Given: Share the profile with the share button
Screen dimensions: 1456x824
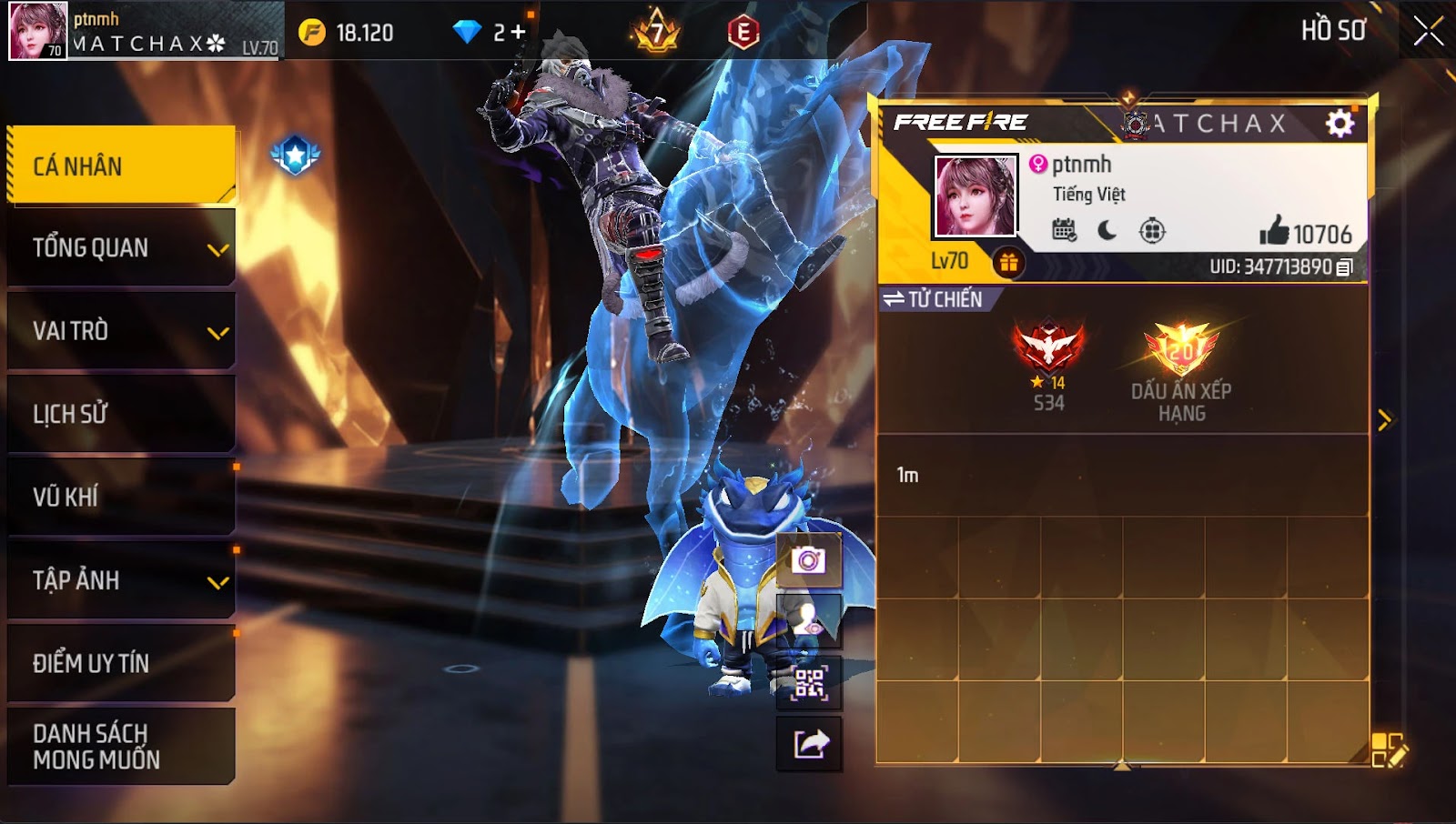Looking at the screenshot, I should [808, 744].
